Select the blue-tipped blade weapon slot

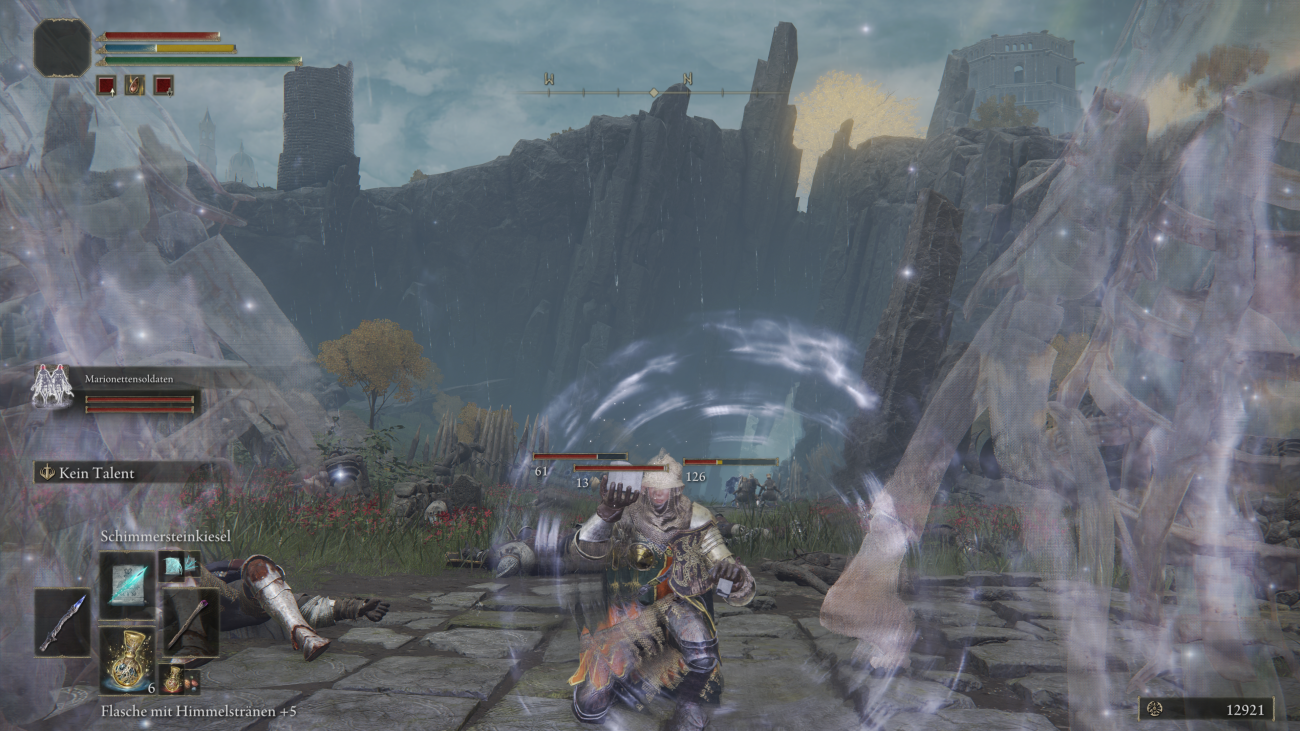tap(62, 622)
